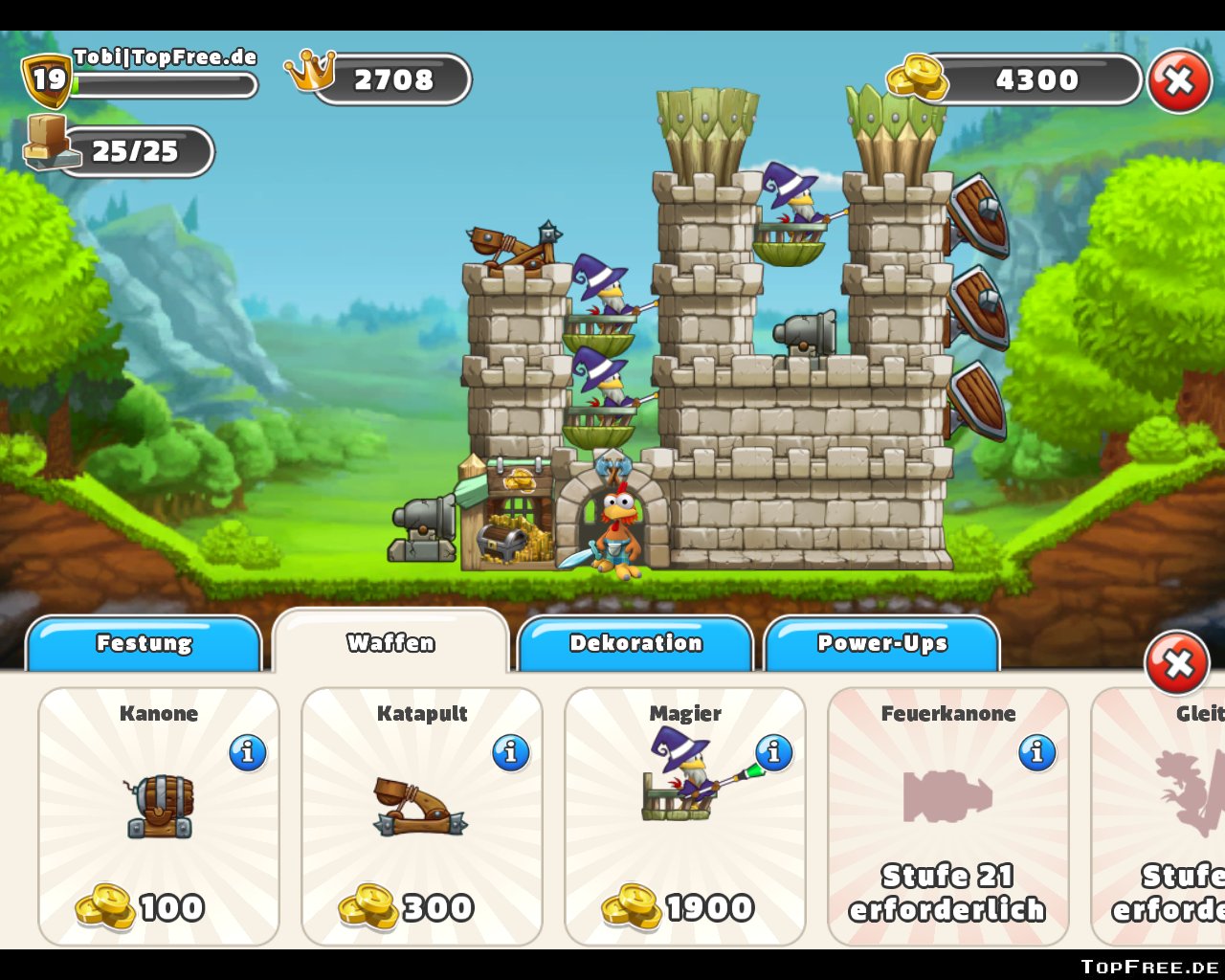Show info for the Kanone
1225x980 pixels.
point(248,753)
